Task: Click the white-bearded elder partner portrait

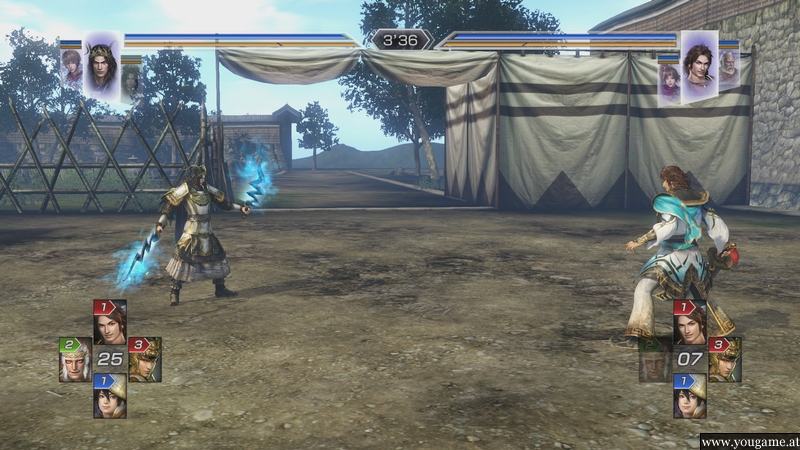Action: [730, 70]
